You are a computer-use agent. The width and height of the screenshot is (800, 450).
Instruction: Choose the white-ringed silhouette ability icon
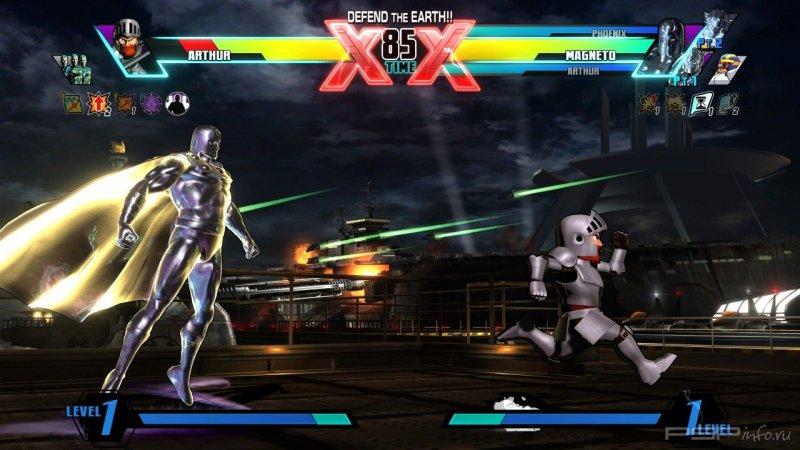coord(176,101)
